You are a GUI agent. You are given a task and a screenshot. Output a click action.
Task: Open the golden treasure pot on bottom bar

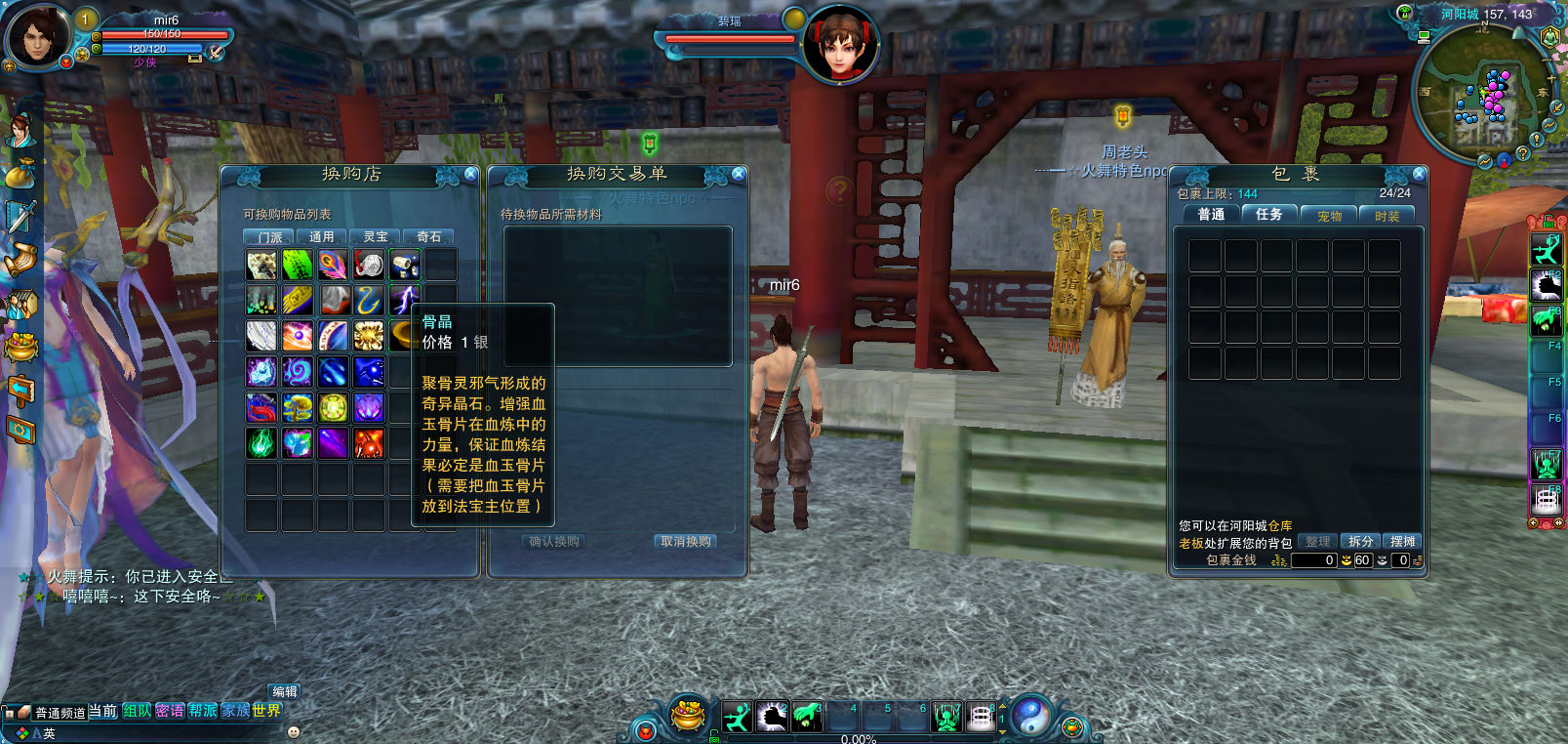(689, 716)
